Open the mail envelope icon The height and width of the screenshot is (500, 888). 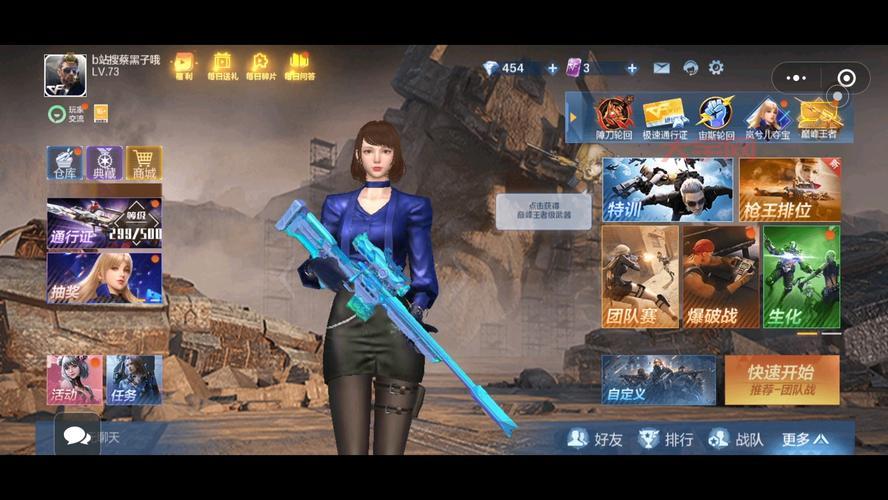(x=662, y=68)
